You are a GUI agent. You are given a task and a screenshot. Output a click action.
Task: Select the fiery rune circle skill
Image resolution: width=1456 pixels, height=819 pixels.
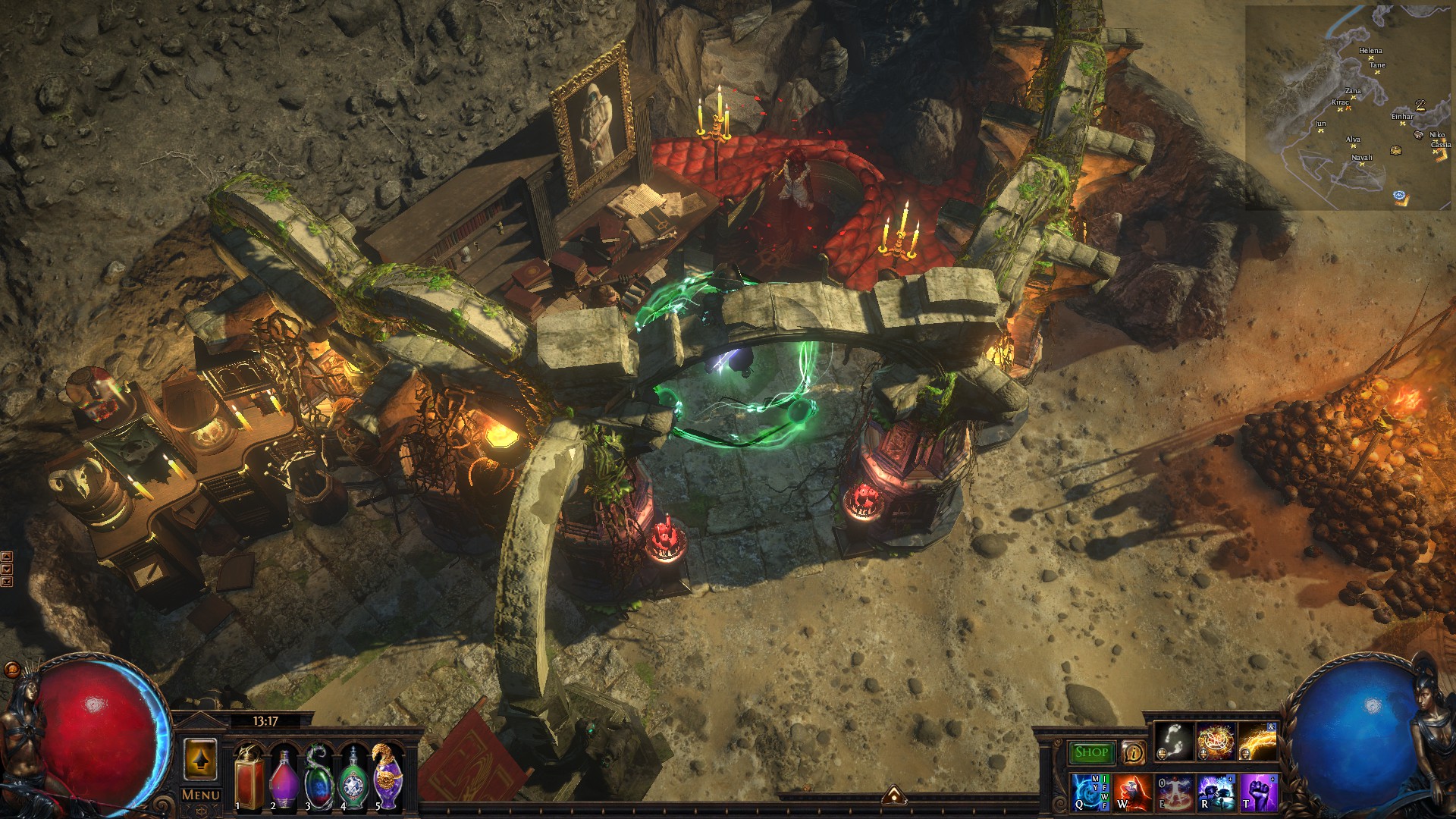pyautogui.click(x=1216, y=740)
